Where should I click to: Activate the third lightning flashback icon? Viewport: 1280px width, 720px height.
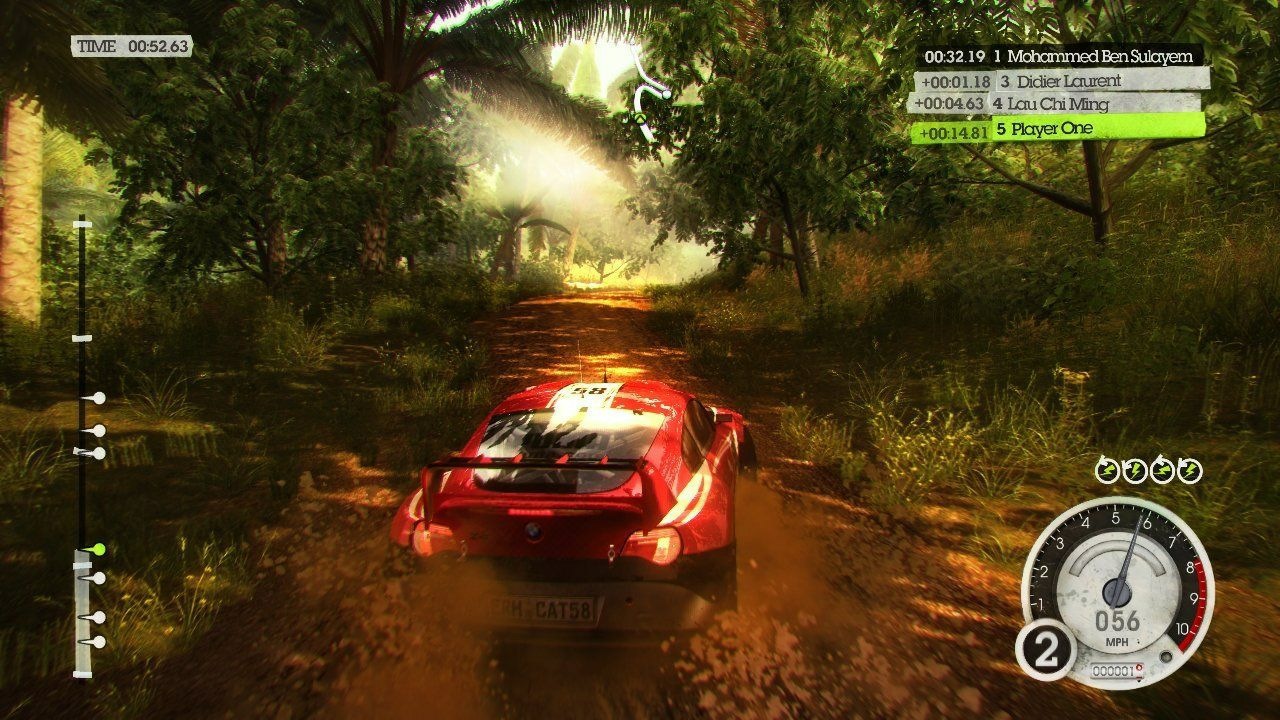[1162, 467]
